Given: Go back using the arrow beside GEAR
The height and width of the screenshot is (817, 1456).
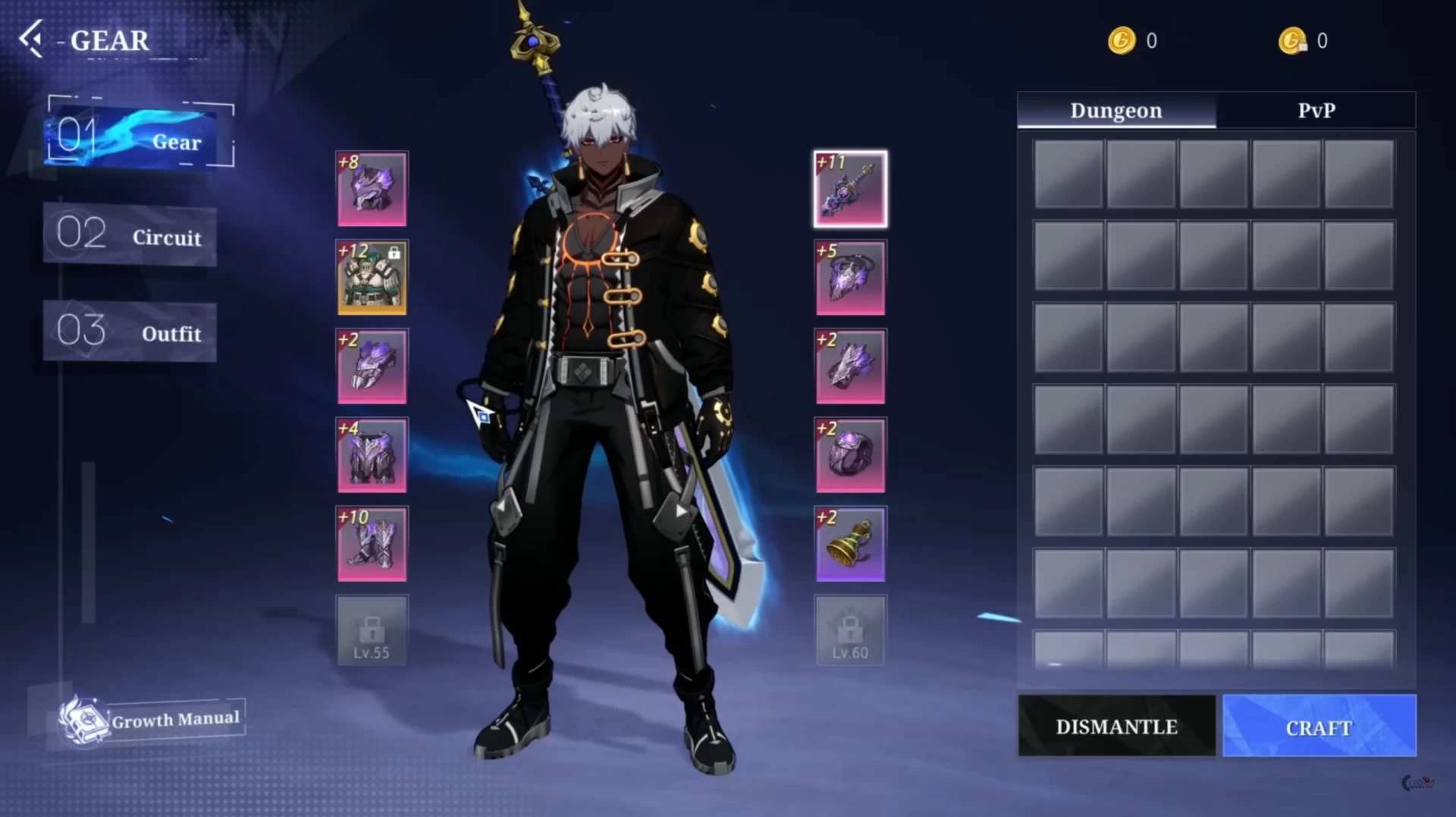Looking at the screenshot, I should [32, 39].
